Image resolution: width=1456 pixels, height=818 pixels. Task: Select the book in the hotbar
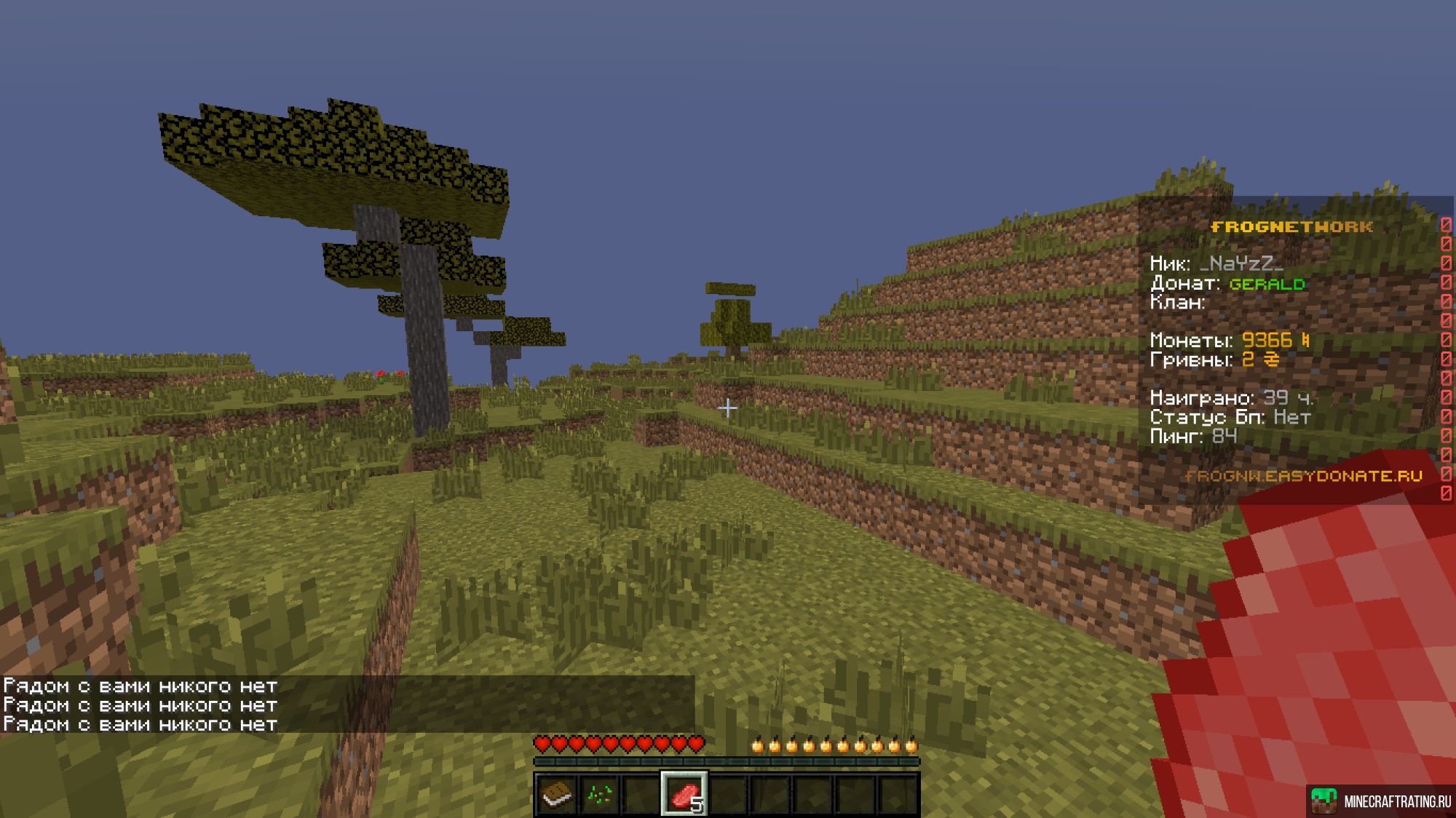click(557, 794)
